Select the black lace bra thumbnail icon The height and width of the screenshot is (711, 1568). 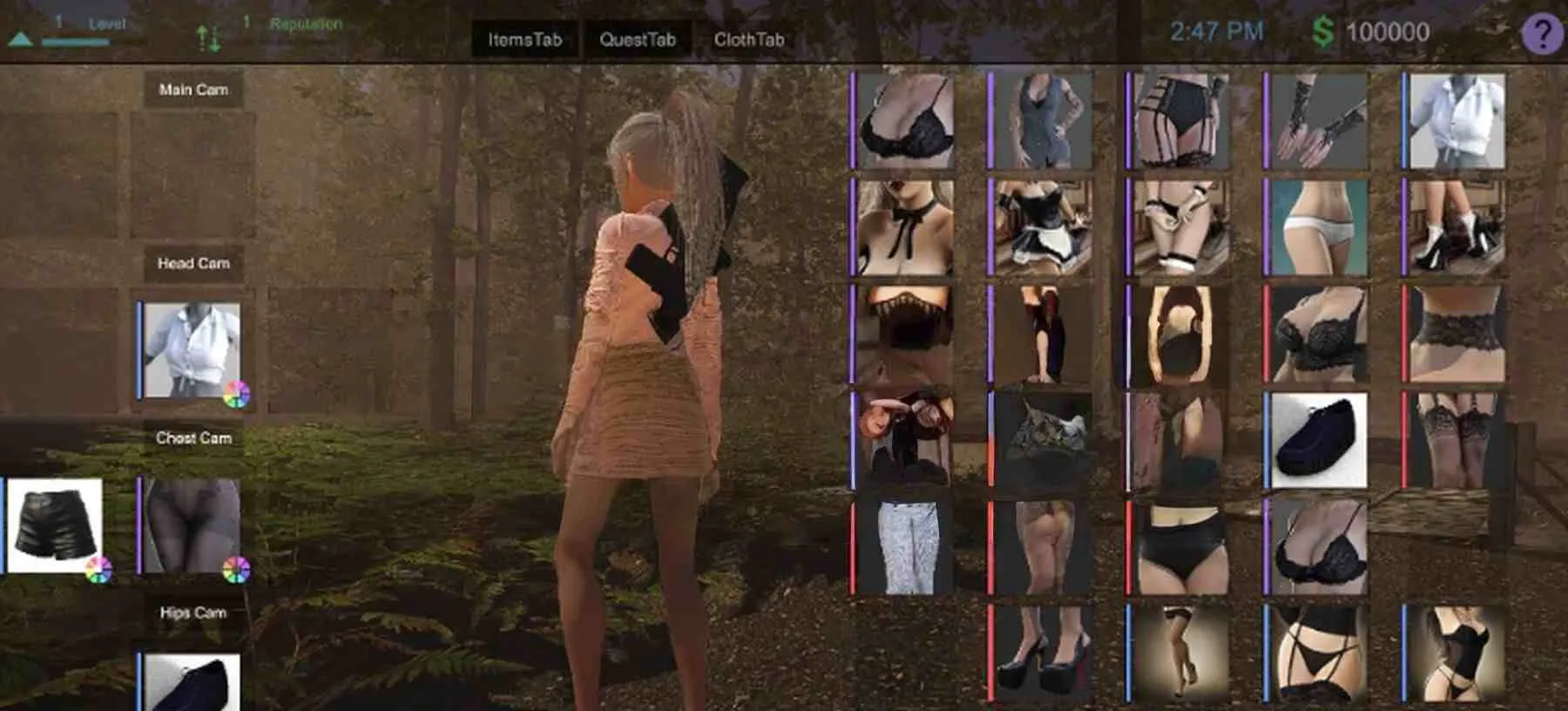pyautogui.click(x=906, y=122)
